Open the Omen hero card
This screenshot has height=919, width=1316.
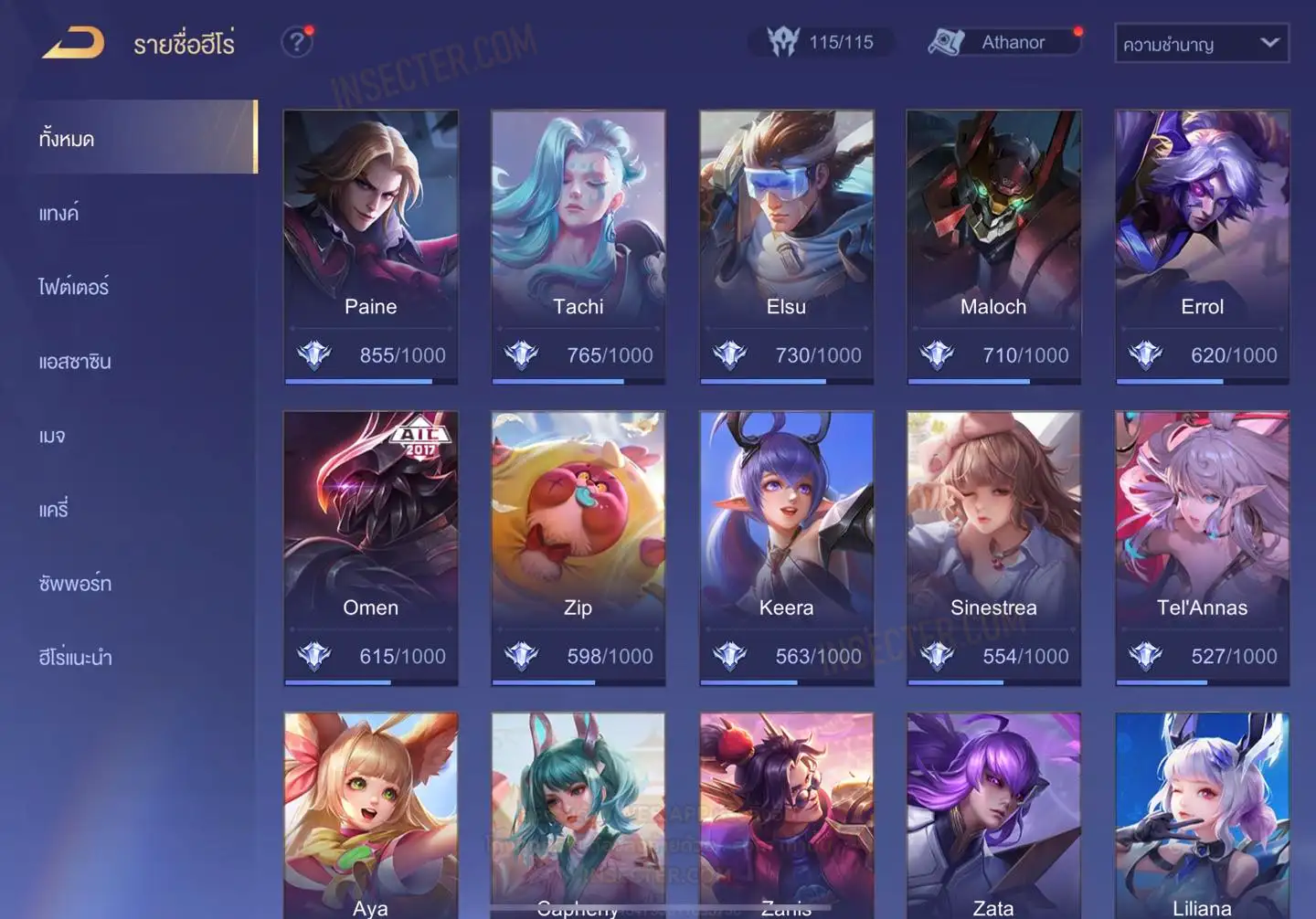pos(371,548)
